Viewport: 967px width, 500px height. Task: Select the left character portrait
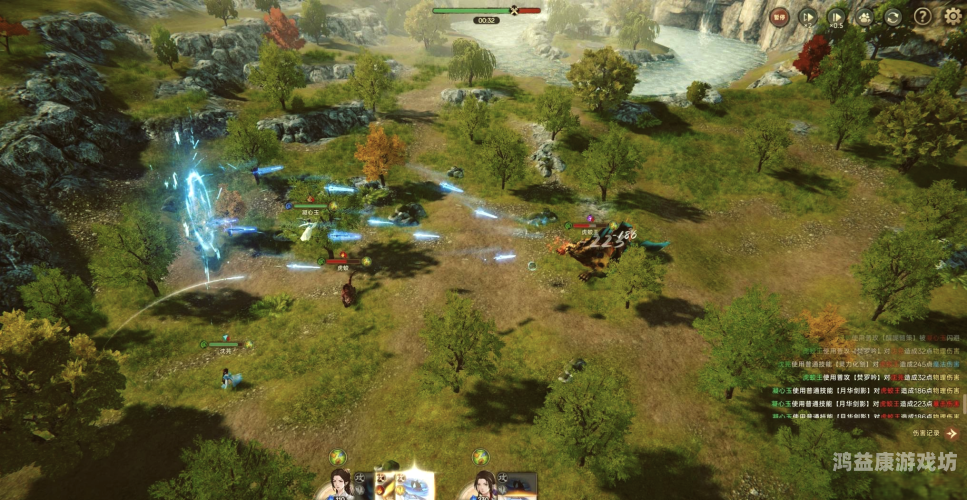(341, 485)
